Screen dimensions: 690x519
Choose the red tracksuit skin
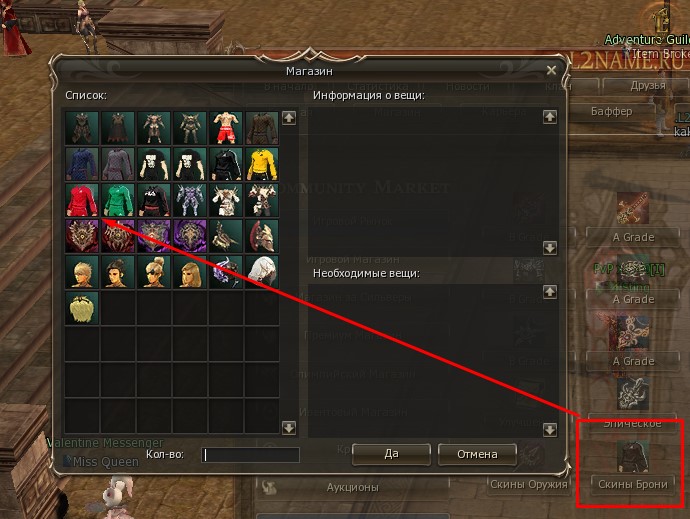pyautogui.click(x=82, y=198)
